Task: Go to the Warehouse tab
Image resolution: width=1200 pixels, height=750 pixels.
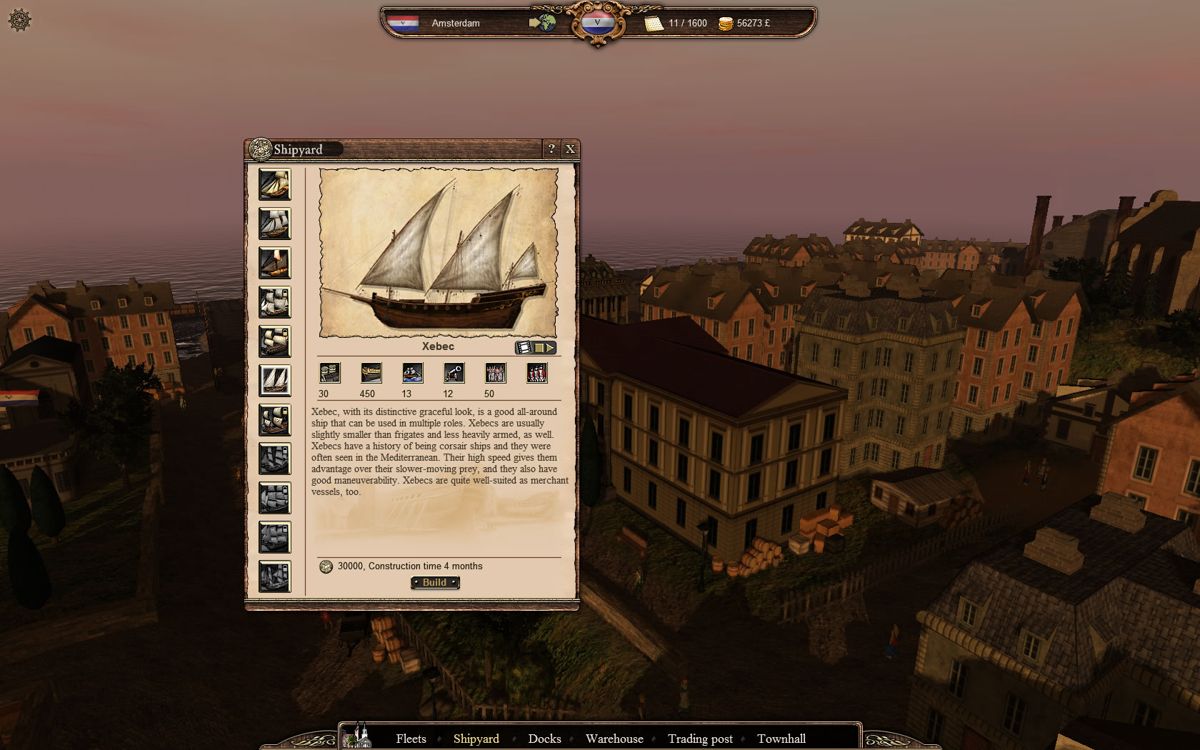Action: pos(614,739)
